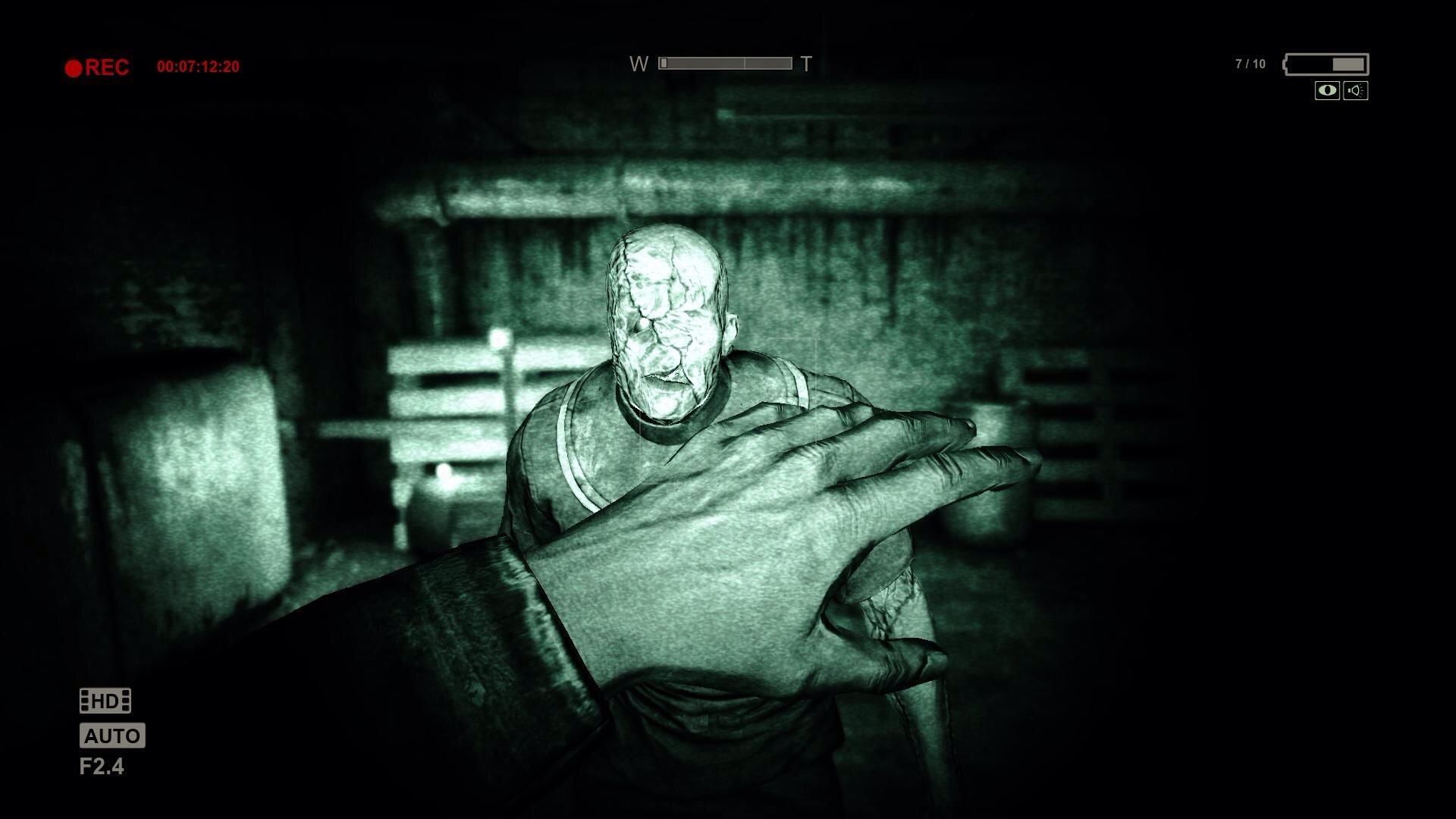Viewport: 1456px width, 819px height.
Task: Select the AUTO exposure badge
Action: point(112,735)
